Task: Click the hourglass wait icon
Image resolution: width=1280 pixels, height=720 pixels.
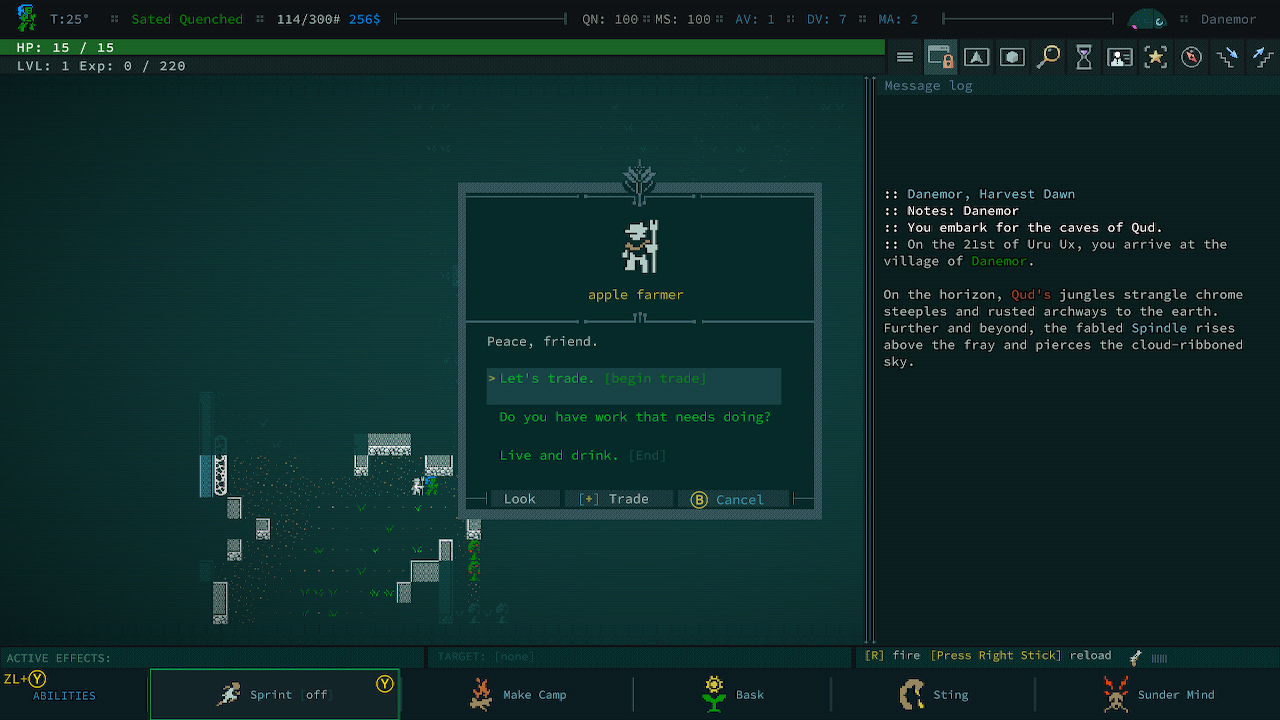Action: (x=1084, y=57)
